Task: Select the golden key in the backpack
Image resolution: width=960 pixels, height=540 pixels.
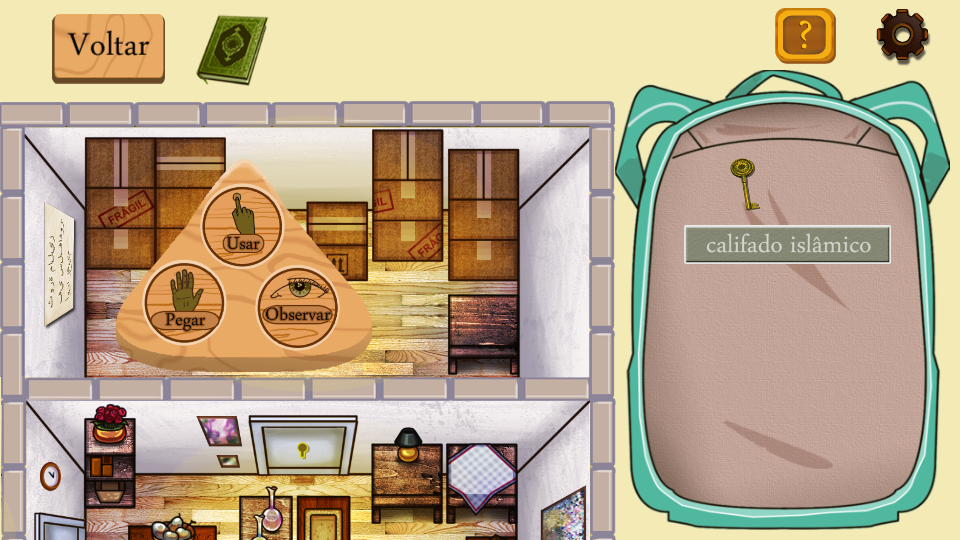Action: [x=743, y=184]
